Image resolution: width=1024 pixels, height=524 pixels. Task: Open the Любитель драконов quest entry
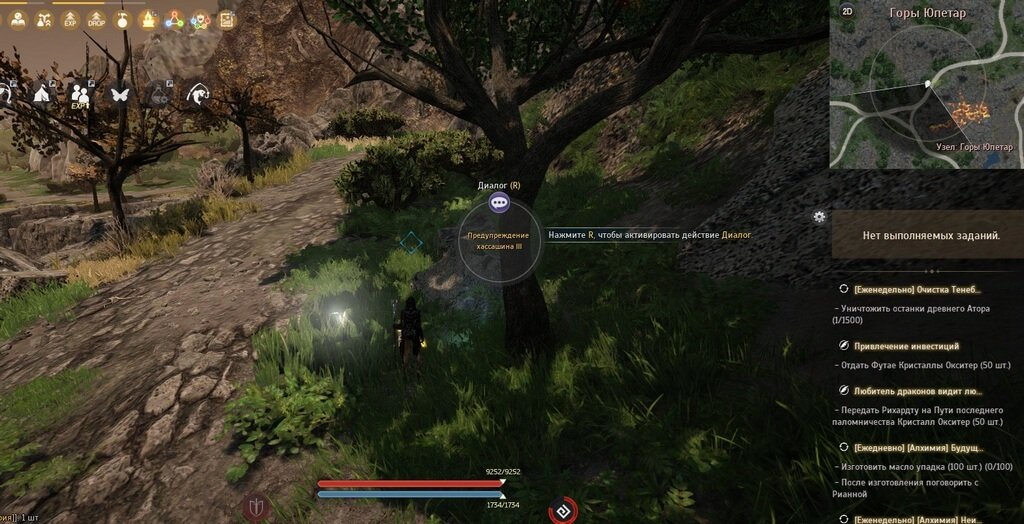[x=916, y=391]
